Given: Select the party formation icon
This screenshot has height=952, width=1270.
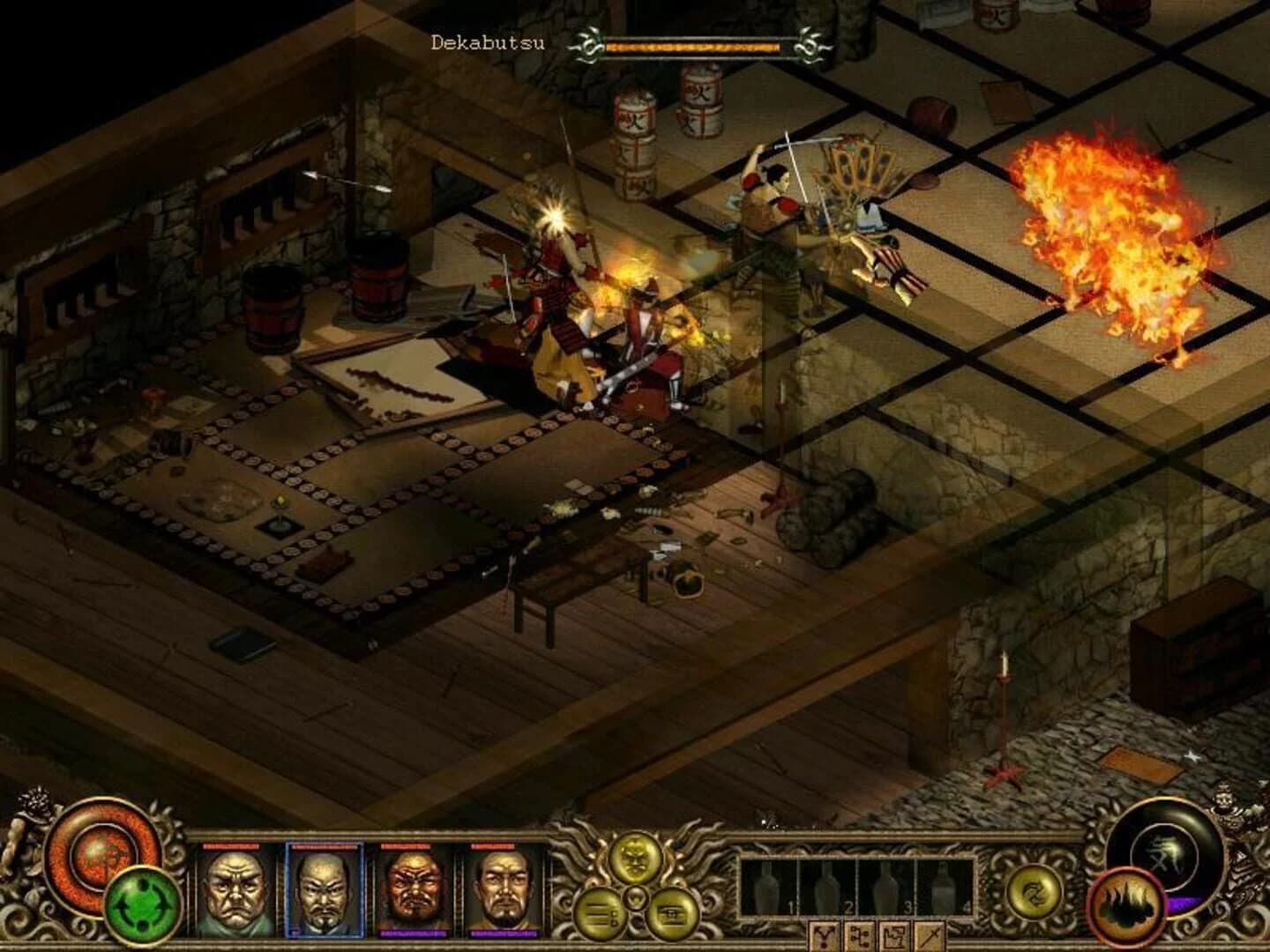Looking at the screenshot, I should (824, 936).
